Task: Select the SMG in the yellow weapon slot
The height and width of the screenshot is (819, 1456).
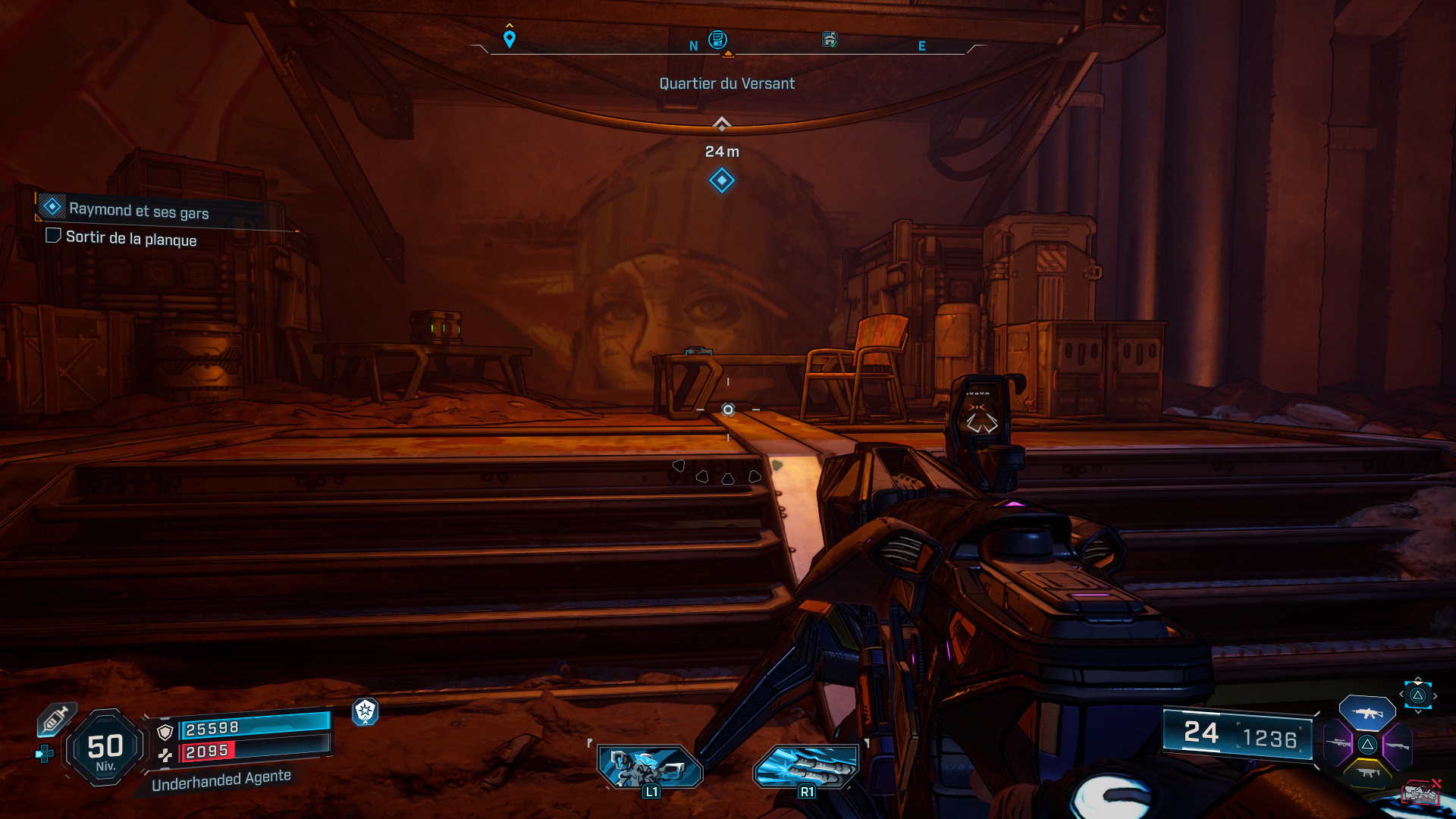Action: tap(1368, 772)
